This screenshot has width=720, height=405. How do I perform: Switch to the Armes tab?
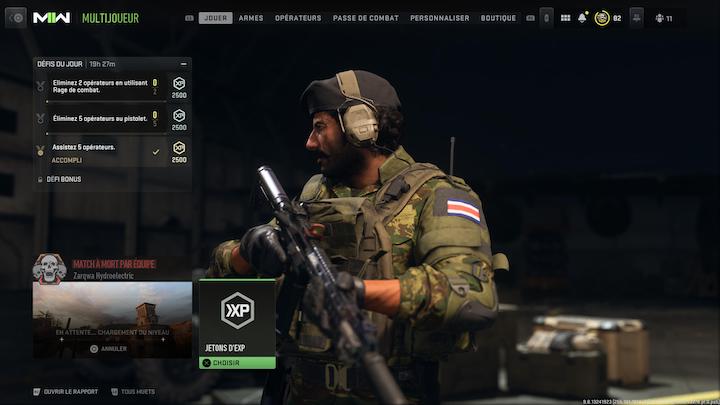(x=251, y=18)
